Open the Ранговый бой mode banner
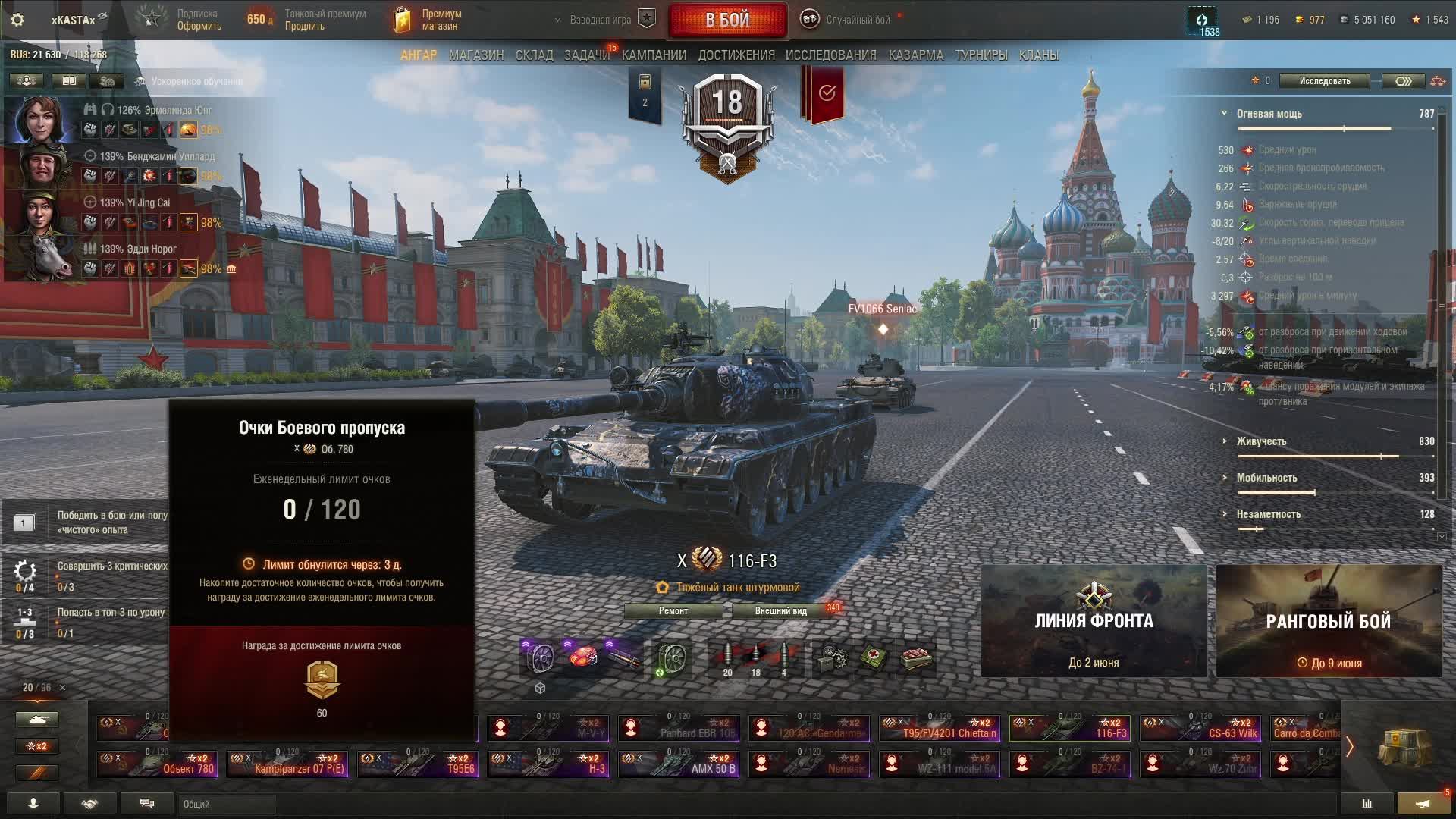This screenshot has width=1456, height=819. (1329, 621)
